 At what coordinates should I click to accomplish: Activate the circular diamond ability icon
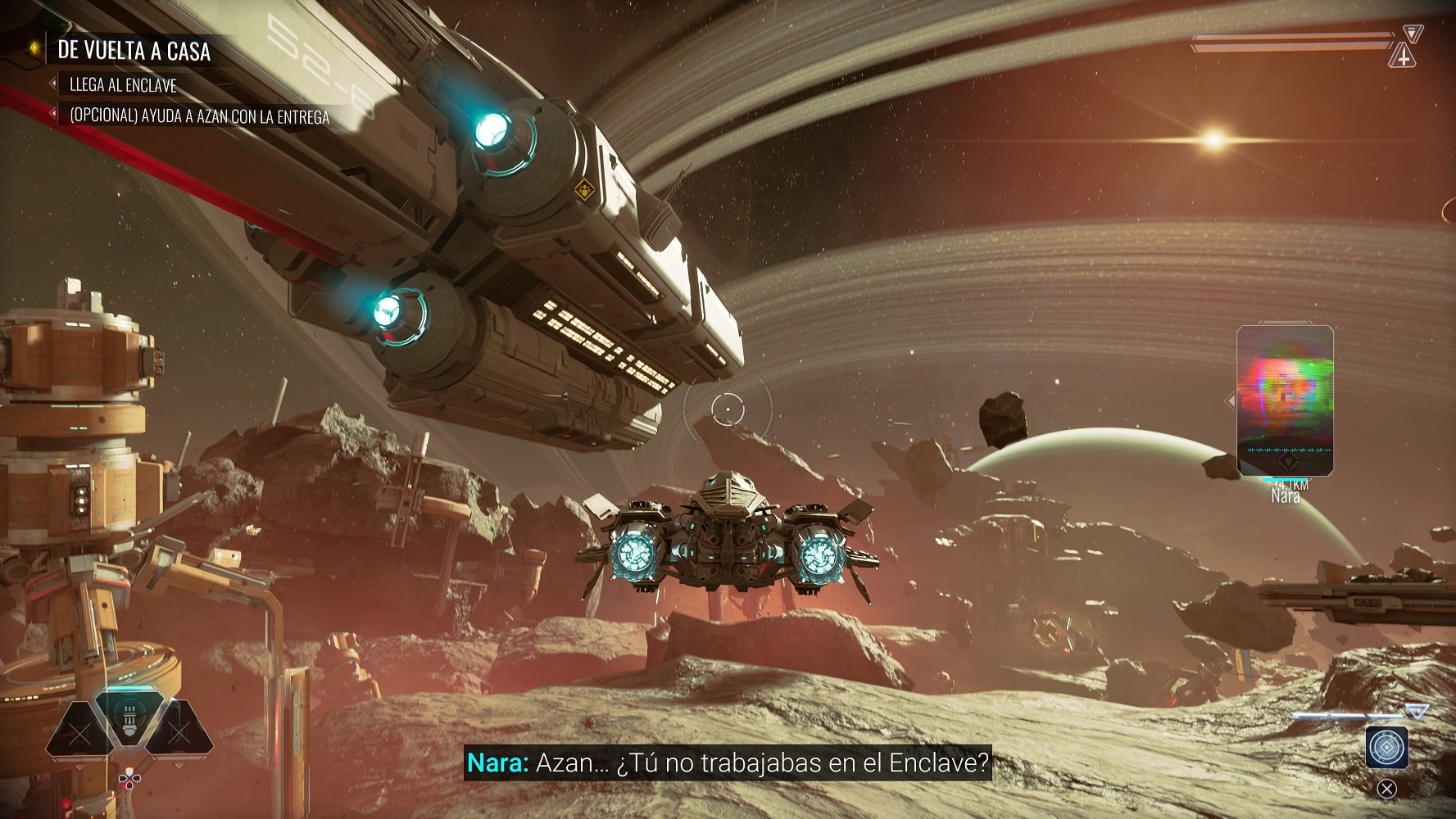1386,747
